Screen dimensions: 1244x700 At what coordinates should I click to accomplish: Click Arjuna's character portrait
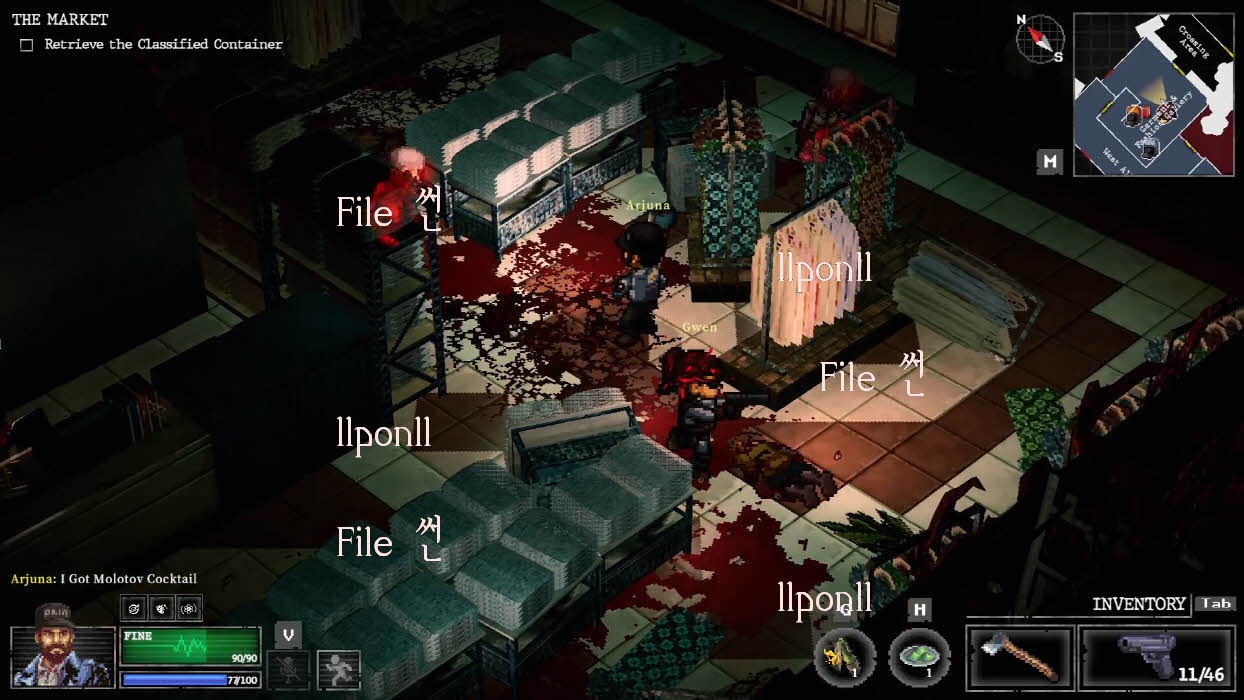(62, 657)
